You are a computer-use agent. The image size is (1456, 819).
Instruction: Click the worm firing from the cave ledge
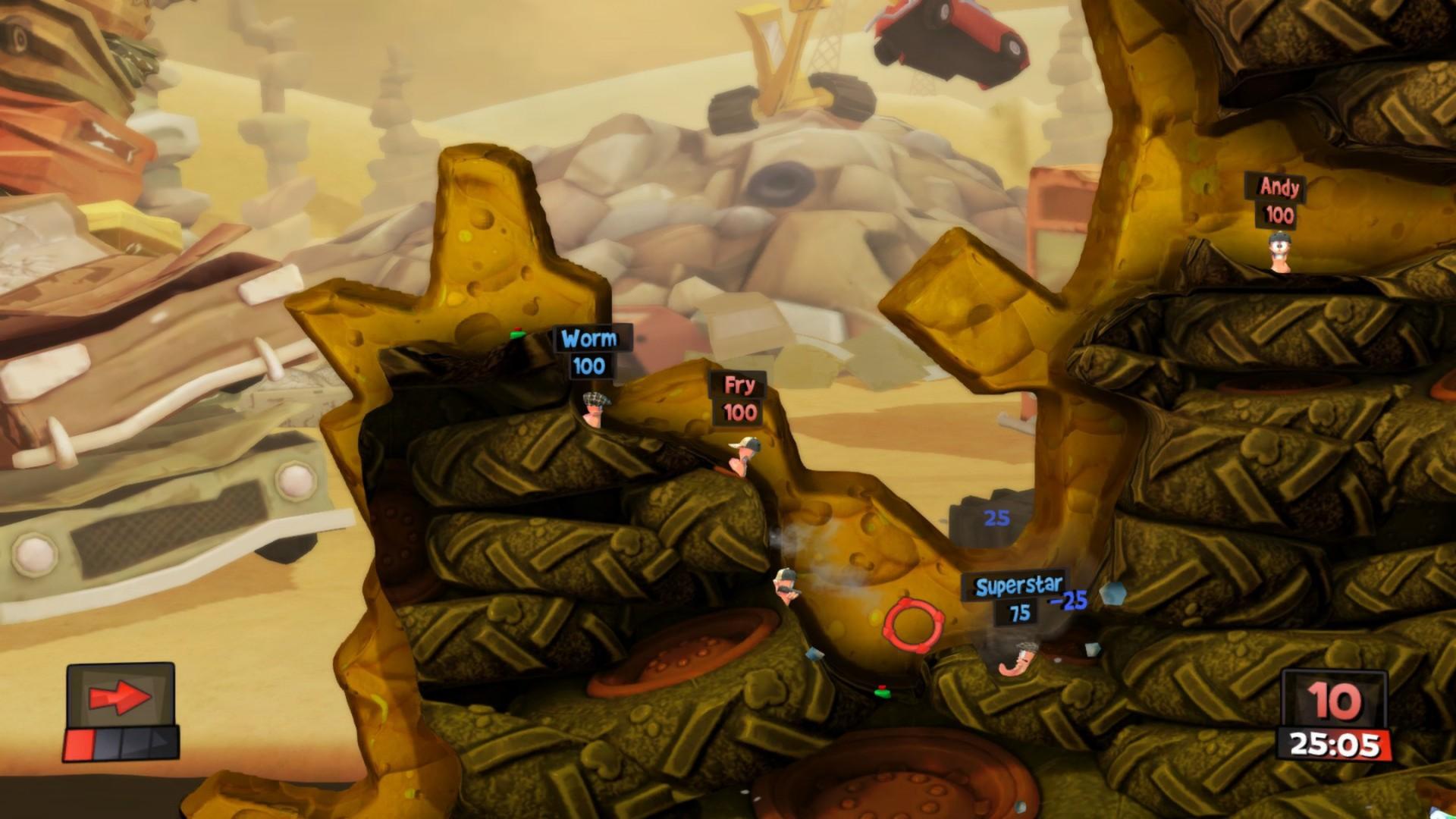[786, 585]
